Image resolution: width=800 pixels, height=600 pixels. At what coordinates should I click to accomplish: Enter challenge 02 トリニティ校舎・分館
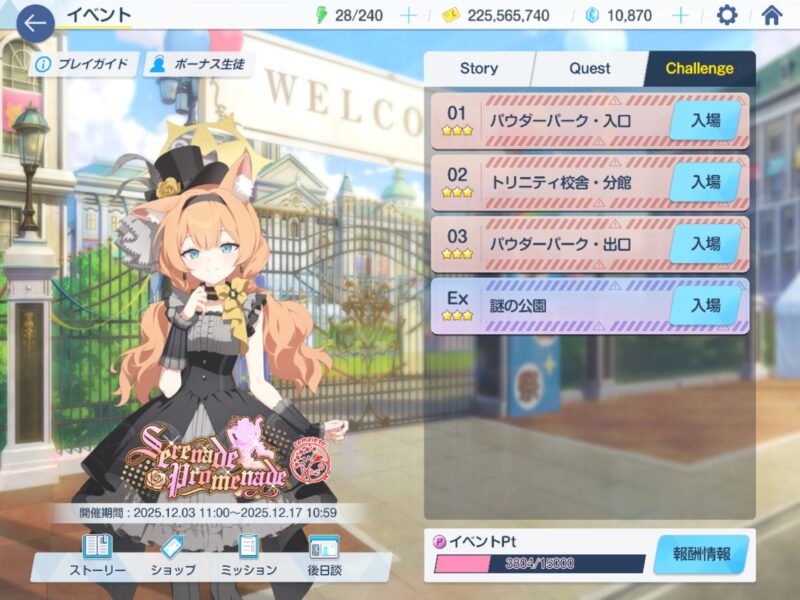pyautogui.click(x=705, y=182)
